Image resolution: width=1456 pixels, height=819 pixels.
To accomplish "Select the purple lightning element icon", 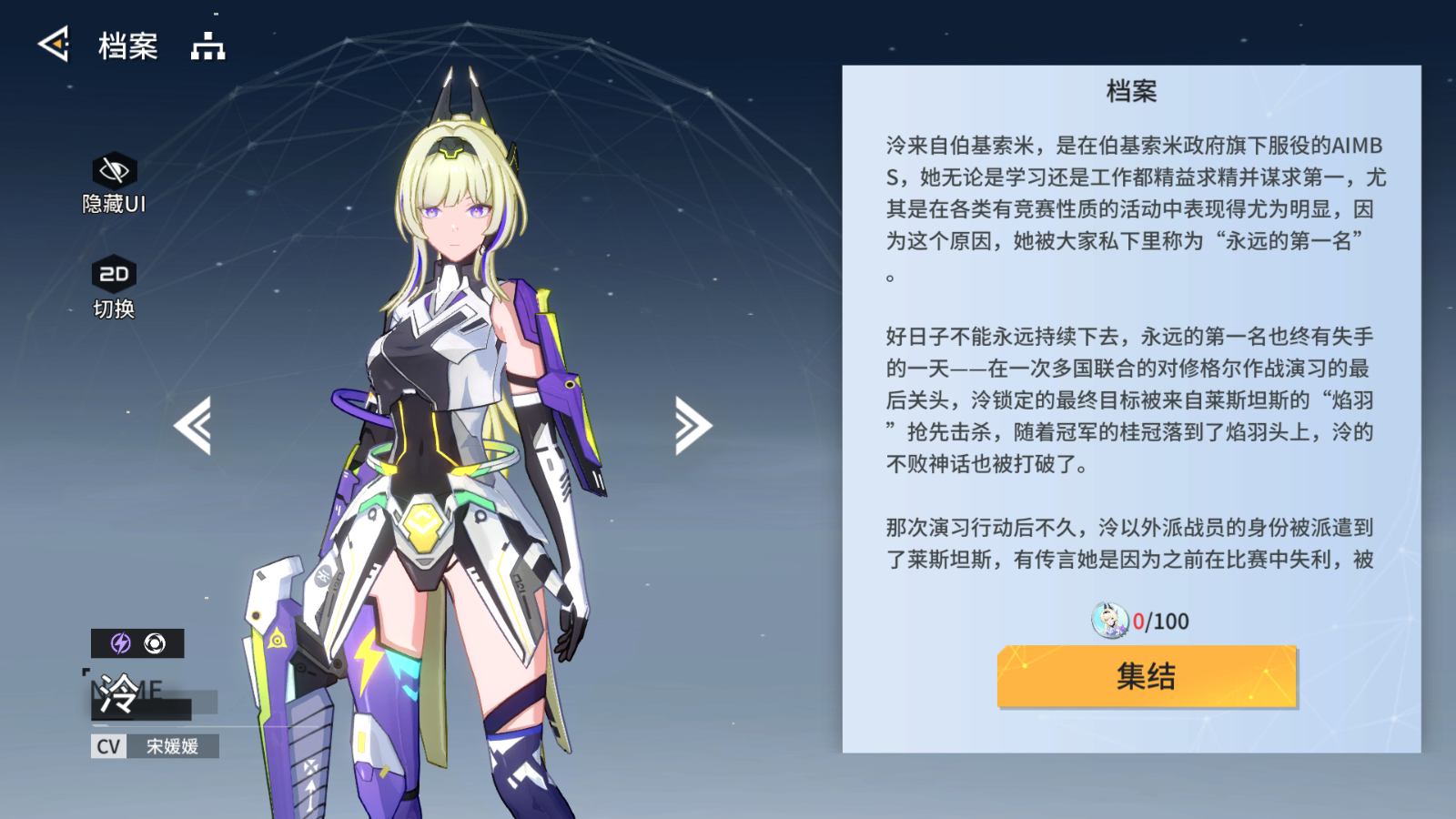I will pyautogui.click(x=119, y=642).
